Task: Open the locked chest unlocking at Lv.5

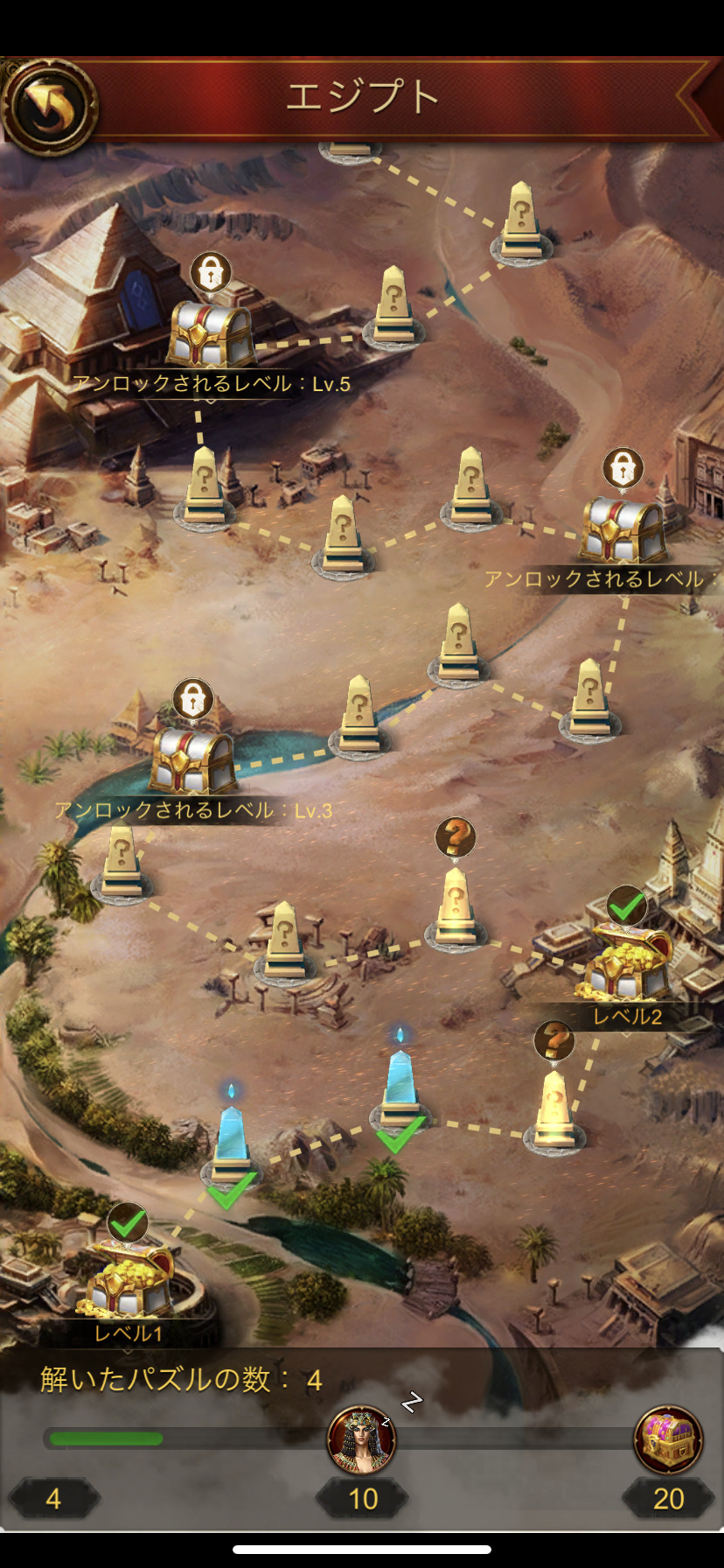Action: point(210,333)
